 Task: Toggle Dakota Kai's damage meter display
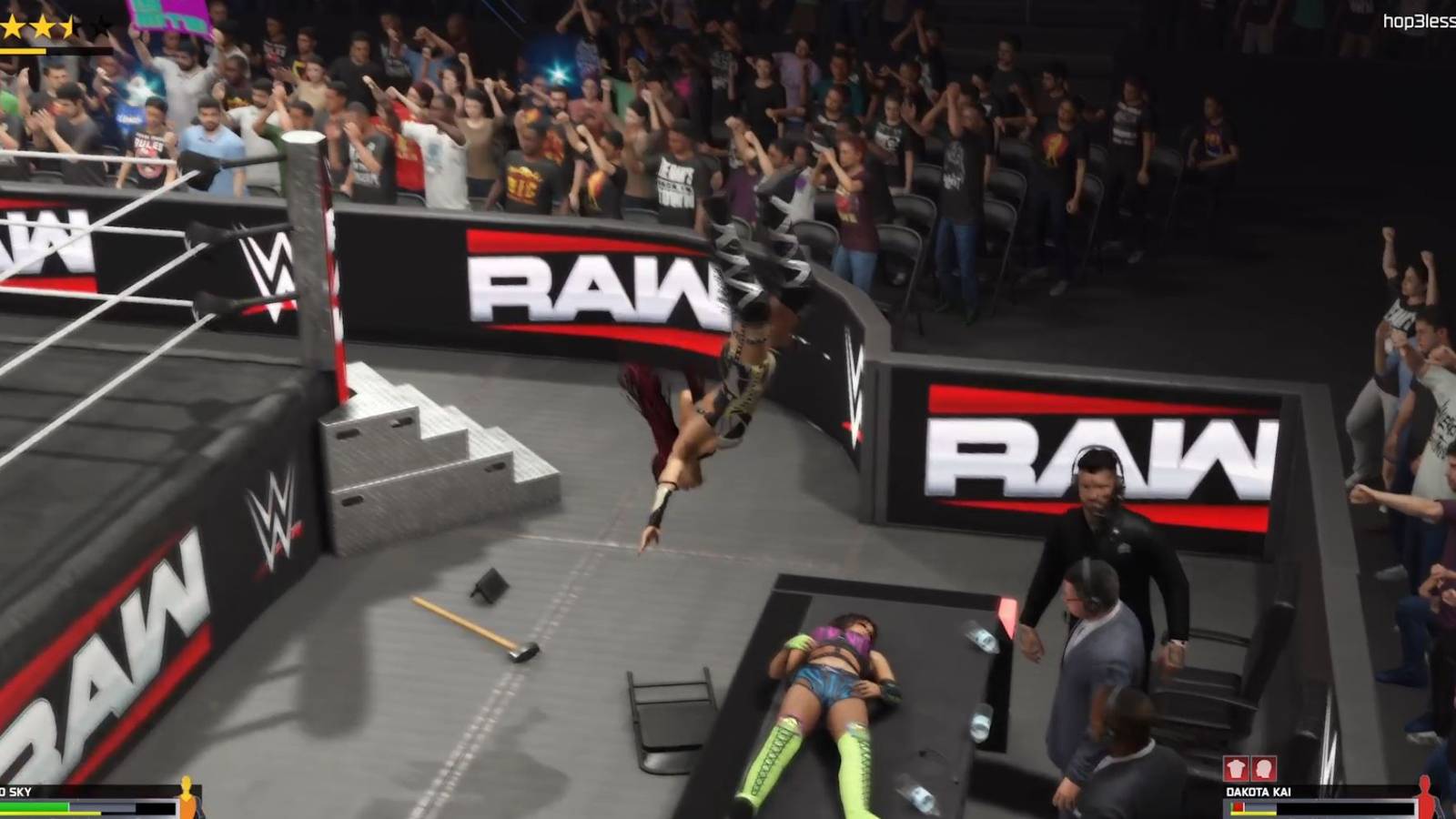click(x=1274, y=808)
